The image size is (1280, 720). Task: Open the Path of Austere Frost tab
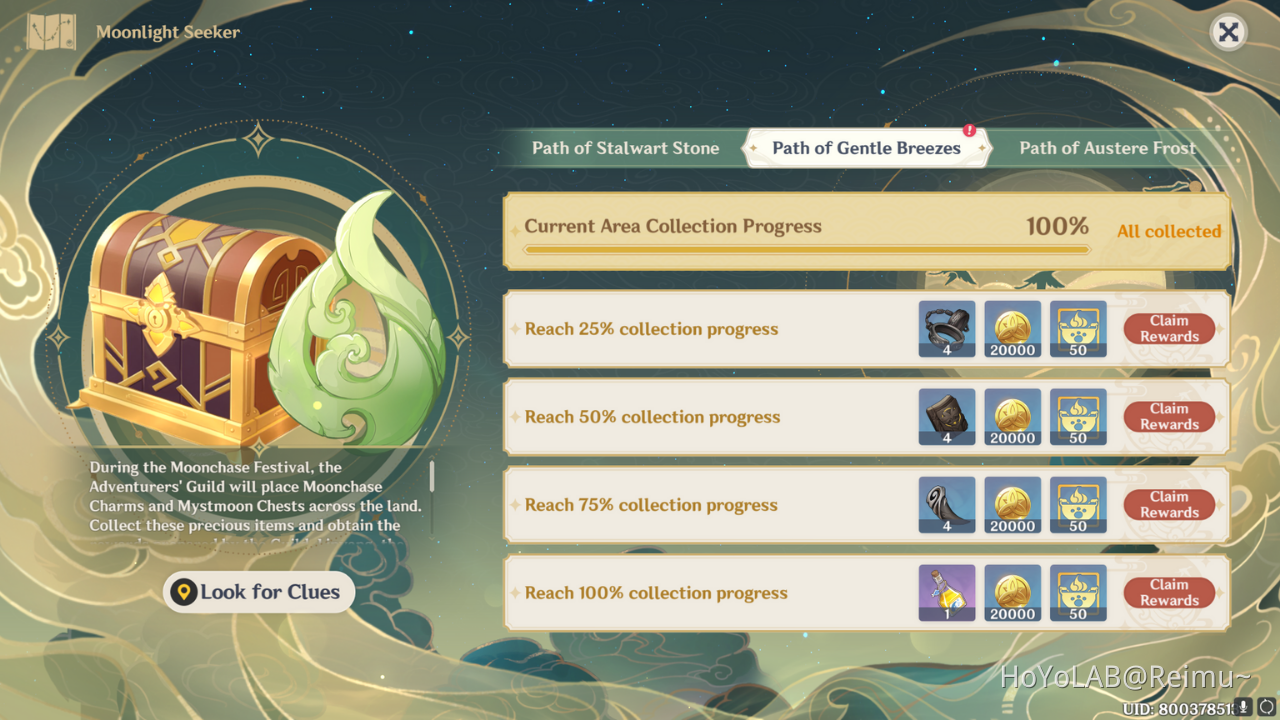pyautogui.click(x=1107, y=147)
